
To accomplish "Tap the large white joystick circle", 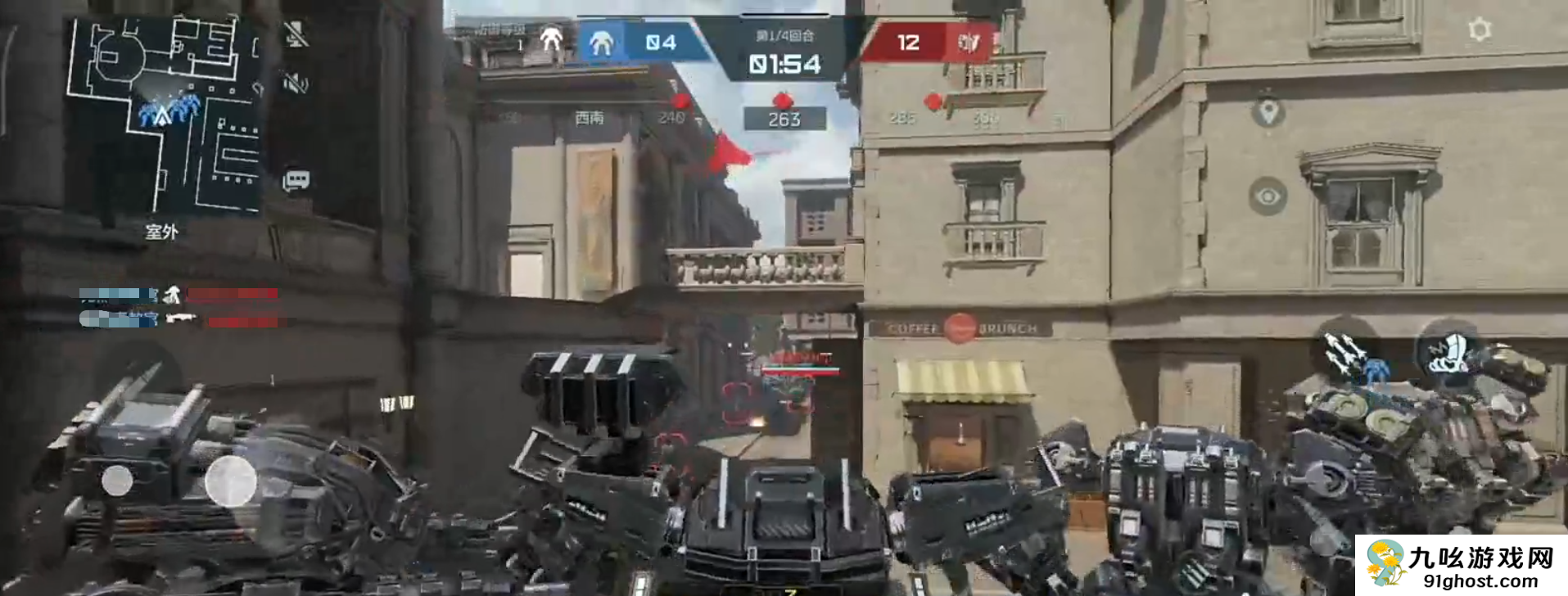I will tap(230, 481).
